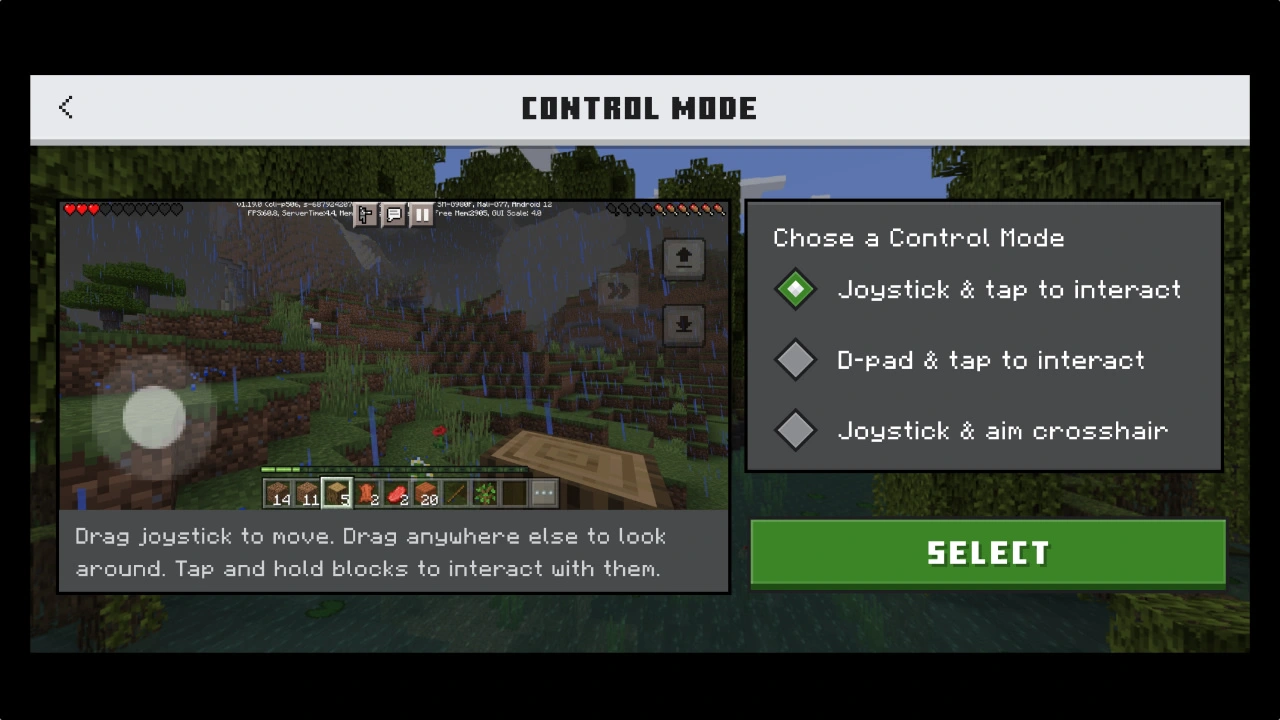Choose Joystick & tap to interact mode
Image resolution: width=1280 pixels, height=720 pixels.
796,290
